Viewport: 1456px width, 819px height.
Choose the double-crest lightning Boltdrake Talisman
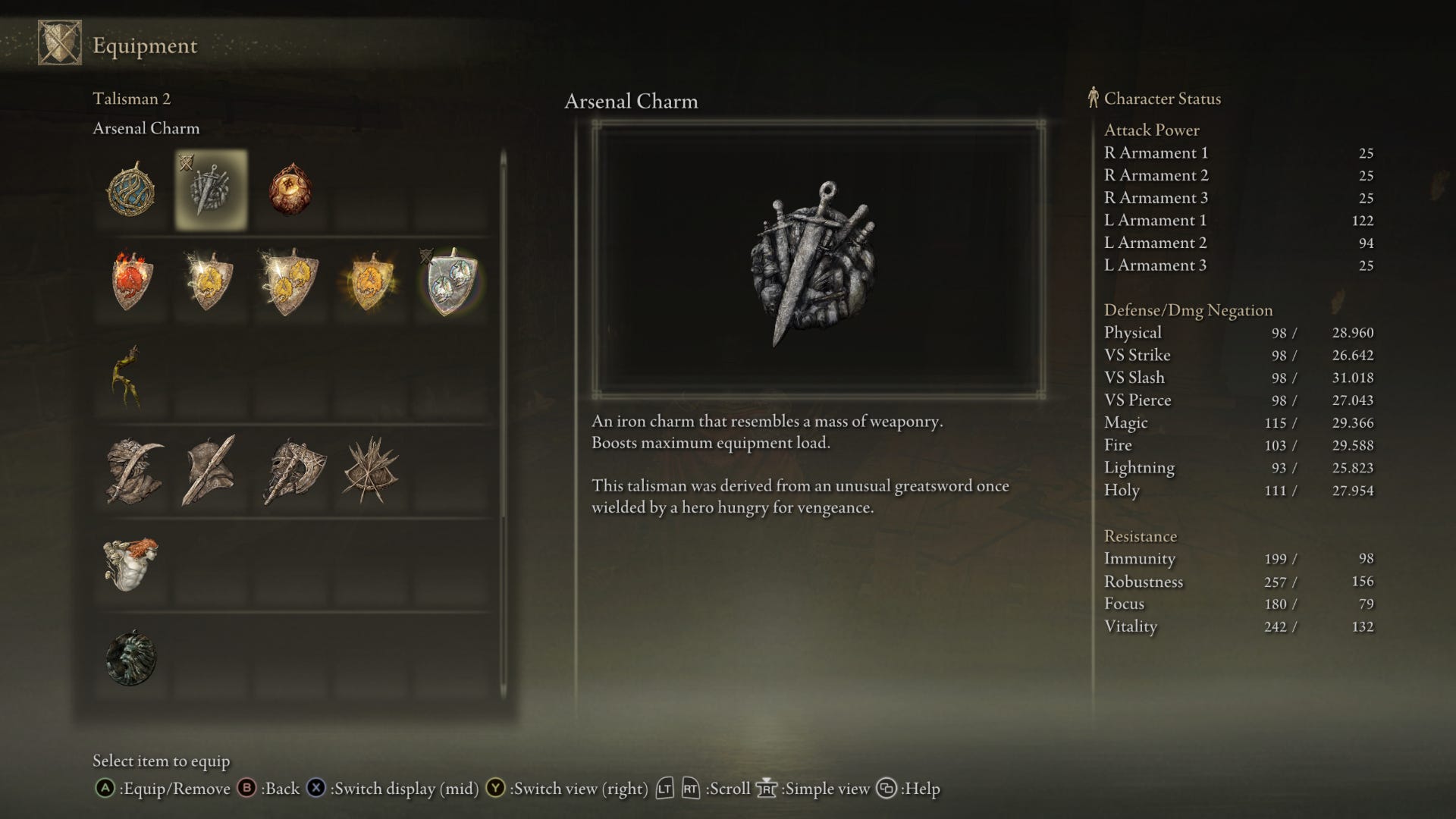(x=289, y=283)
